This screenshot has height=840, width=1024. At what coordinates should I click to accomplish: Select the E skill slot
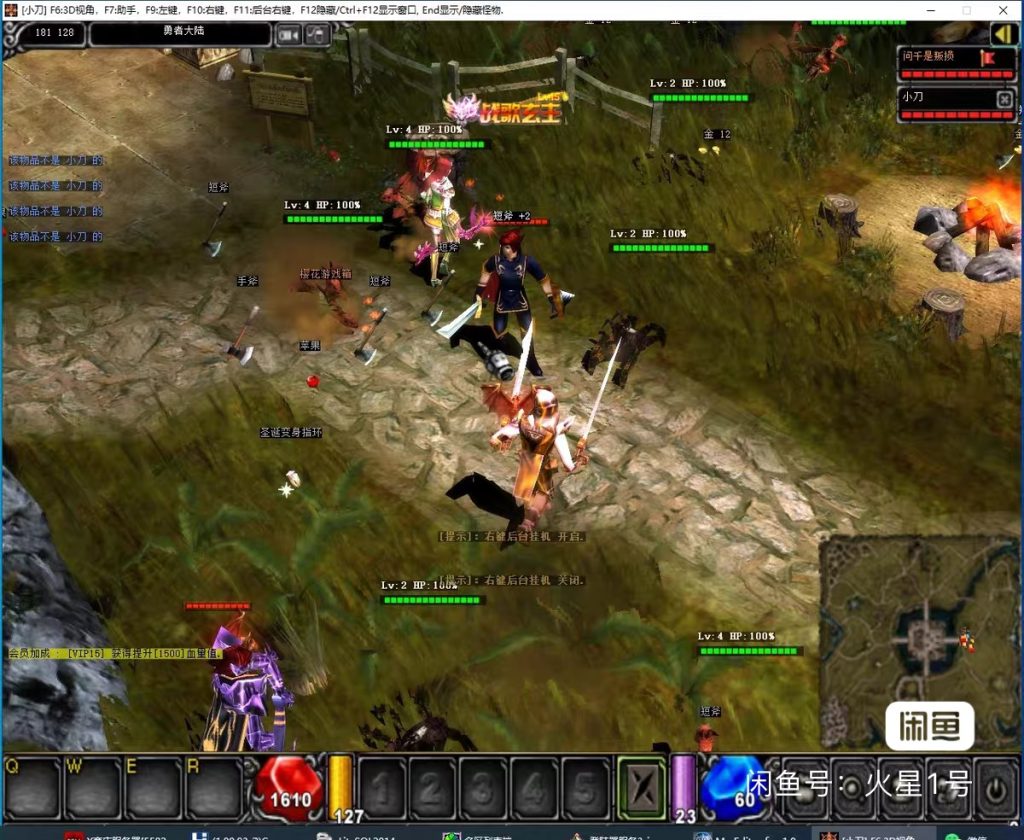click(x=153, y=786)
